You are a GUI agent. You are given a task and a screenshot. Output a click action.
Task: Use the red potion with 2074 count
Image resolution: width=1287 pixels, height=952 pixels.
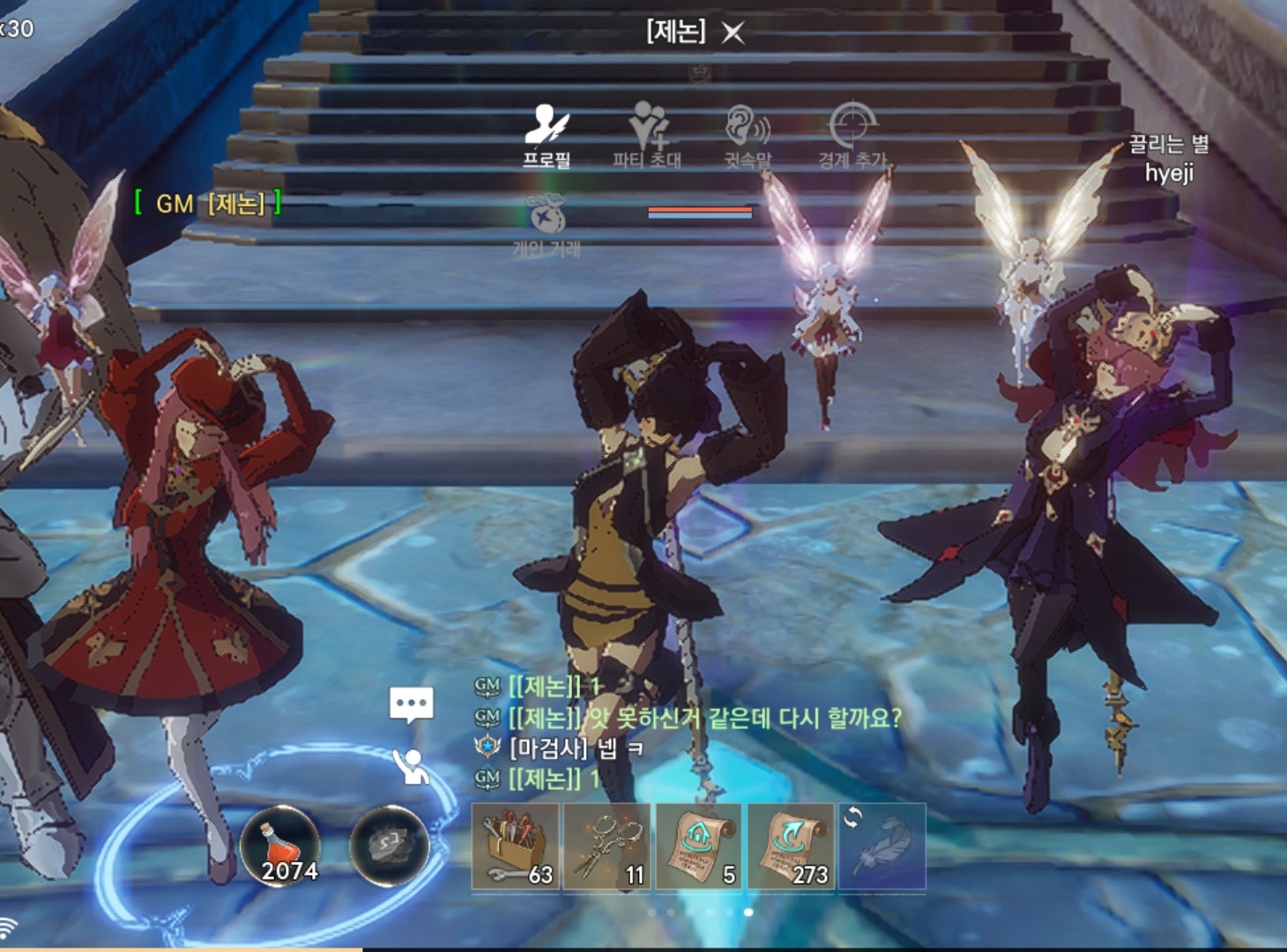pos(280,845)
